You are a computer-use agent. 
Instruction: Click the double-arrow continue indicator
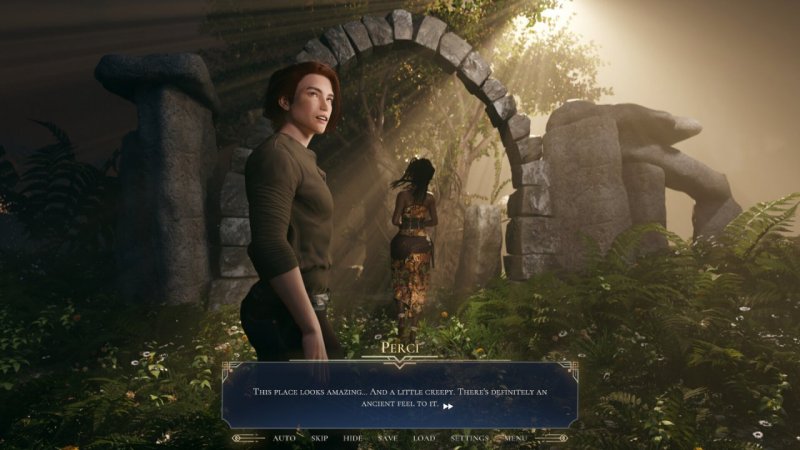click(449, 406)
